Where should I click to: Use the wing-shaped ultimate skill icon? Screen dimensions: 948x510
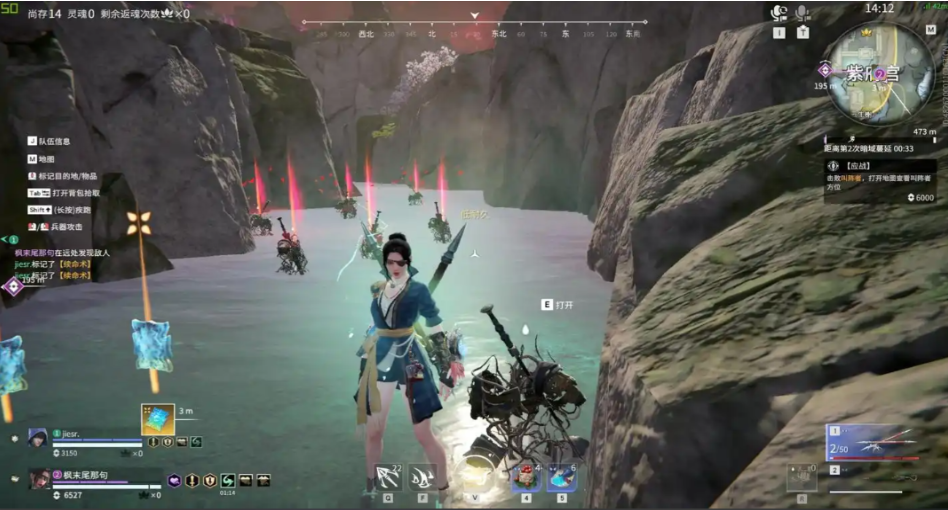[421, 477]
